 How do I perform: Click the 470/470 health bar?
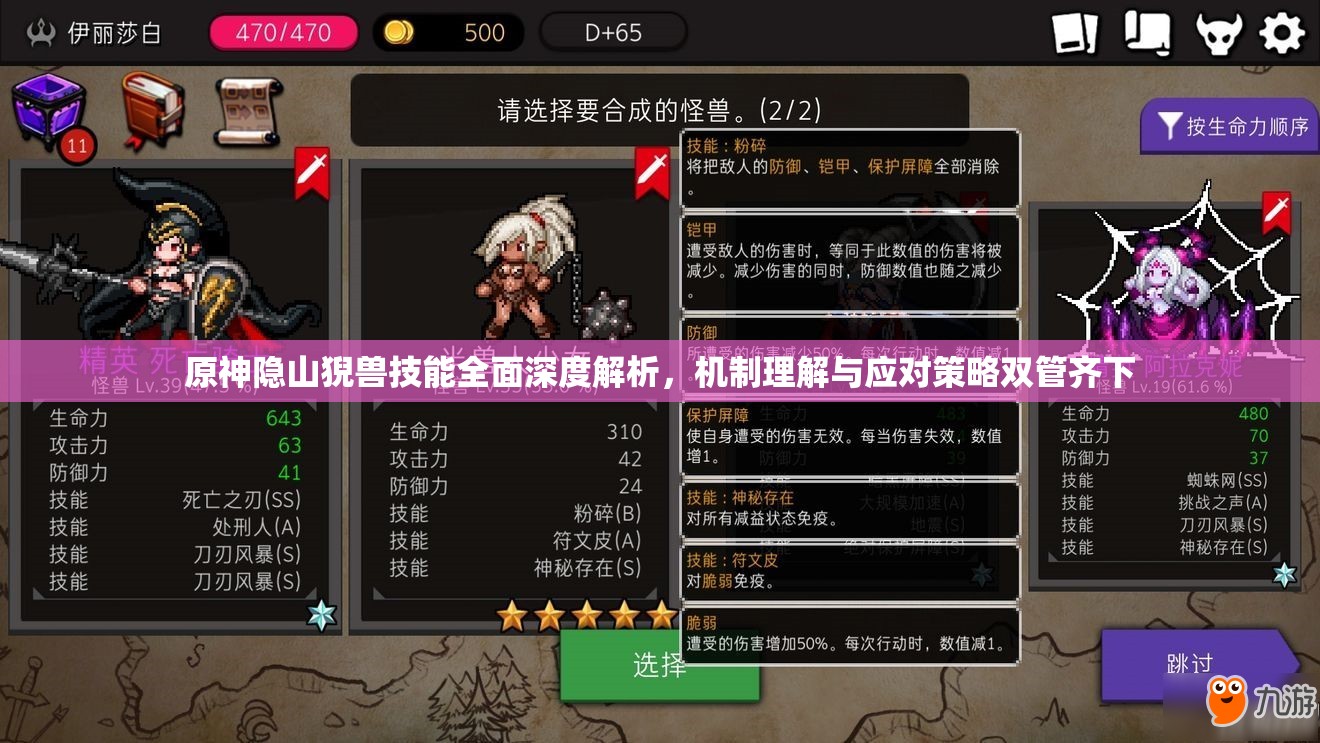coord(283,31)
